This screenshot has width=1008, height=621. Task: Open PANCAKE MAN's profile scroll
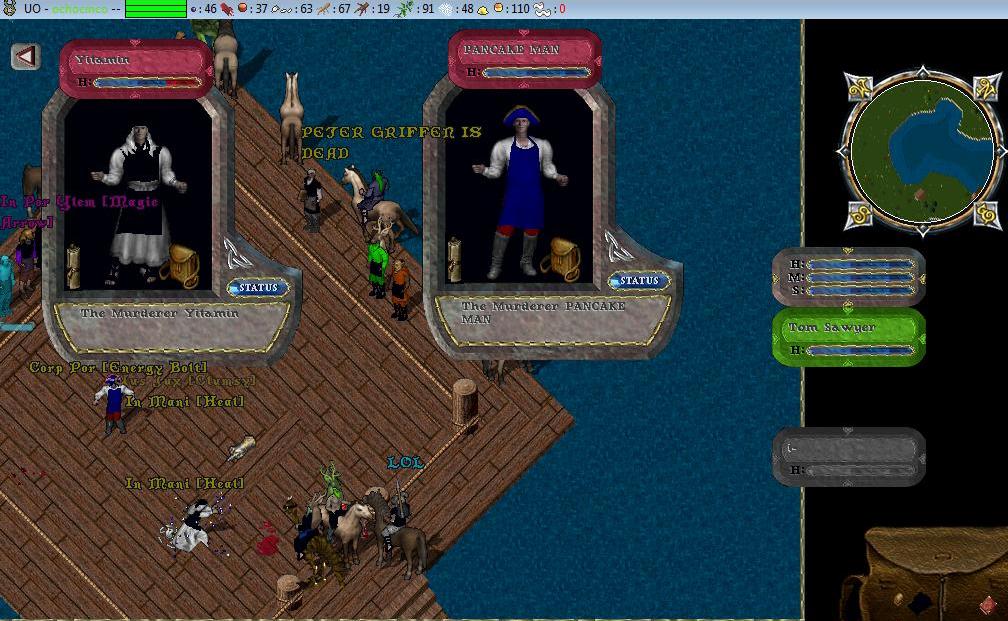tap(455, 259)
